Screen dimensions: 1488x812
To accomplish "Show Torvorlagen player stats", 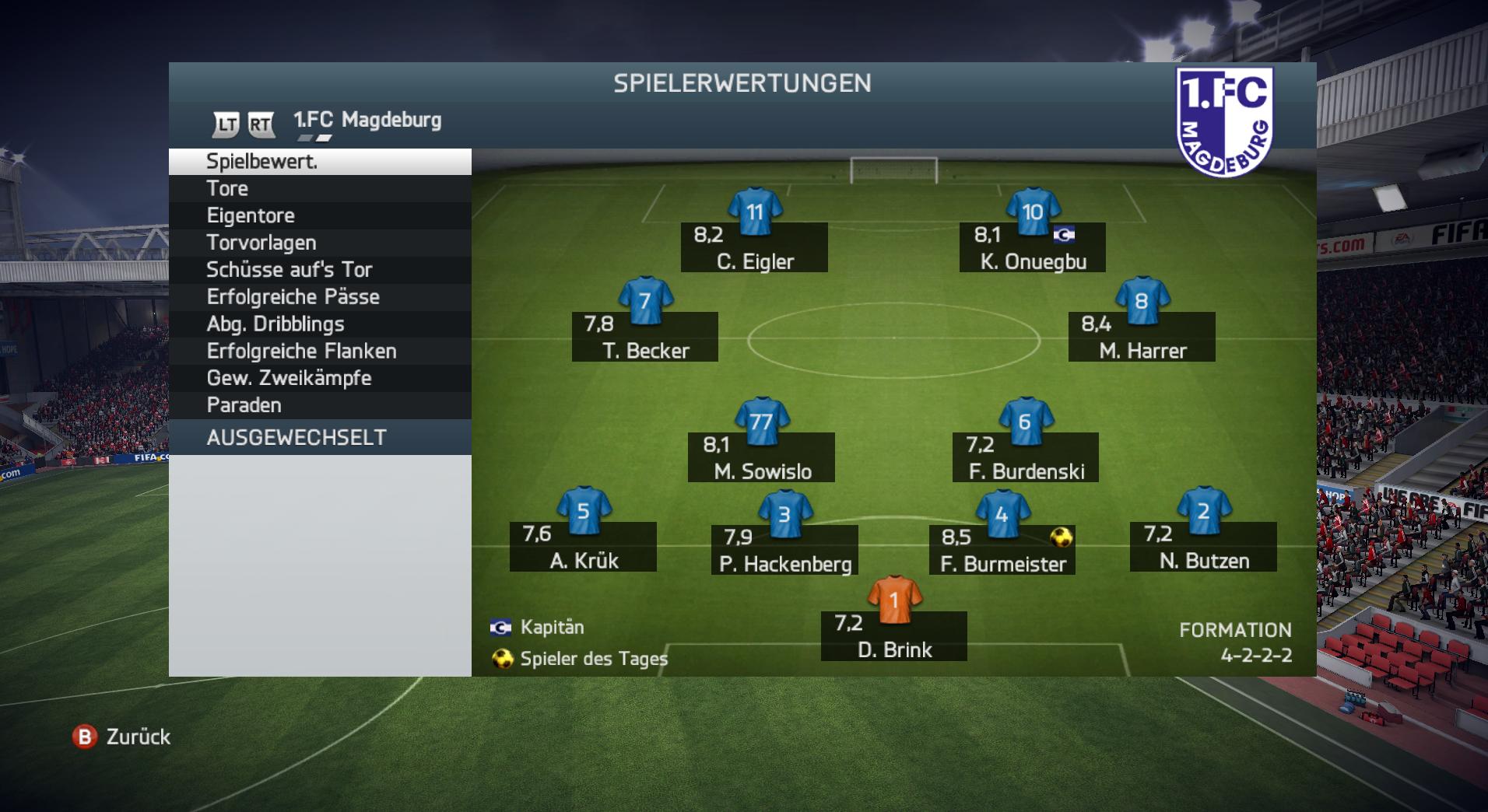I will pyautogui.click(x=319, y=243).
